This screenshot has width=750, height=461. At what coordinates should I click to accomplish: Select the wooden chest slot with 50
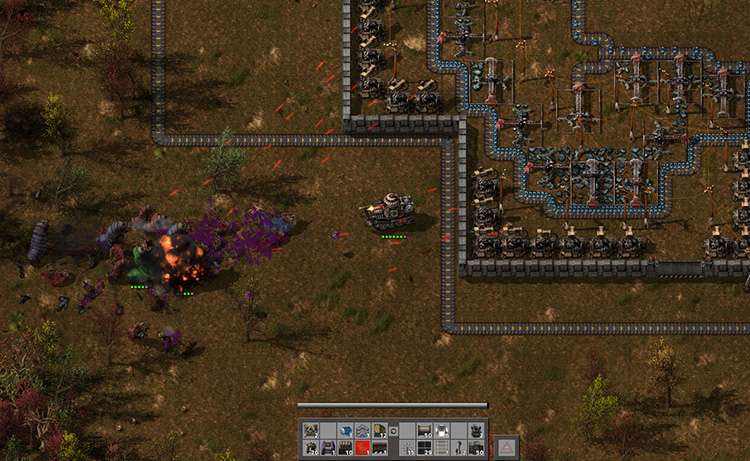[423, 430]
